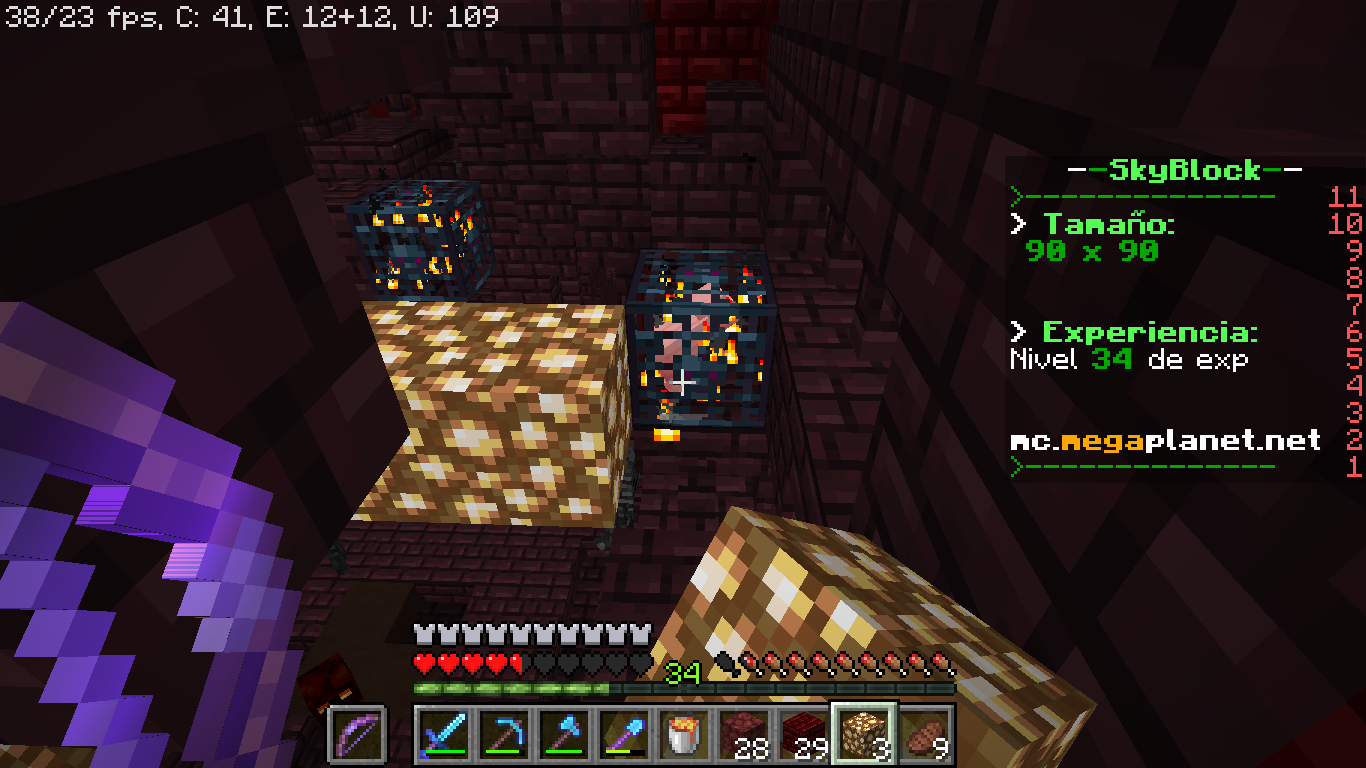Viewport: 1366px width, 768px height.
Task: Select the red nether brick stack of 29
Action: [804, 734]
